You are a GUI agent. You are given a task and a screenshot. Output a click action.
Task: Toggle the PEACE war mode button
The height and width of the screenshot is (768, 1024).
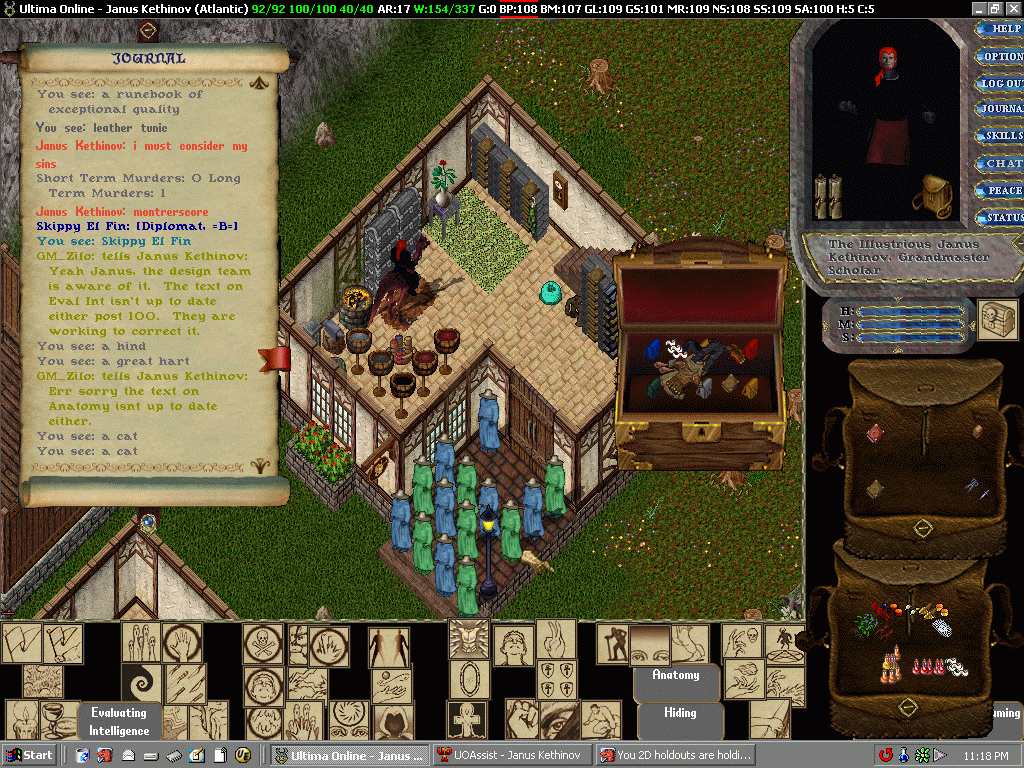tap(1001, 190)
